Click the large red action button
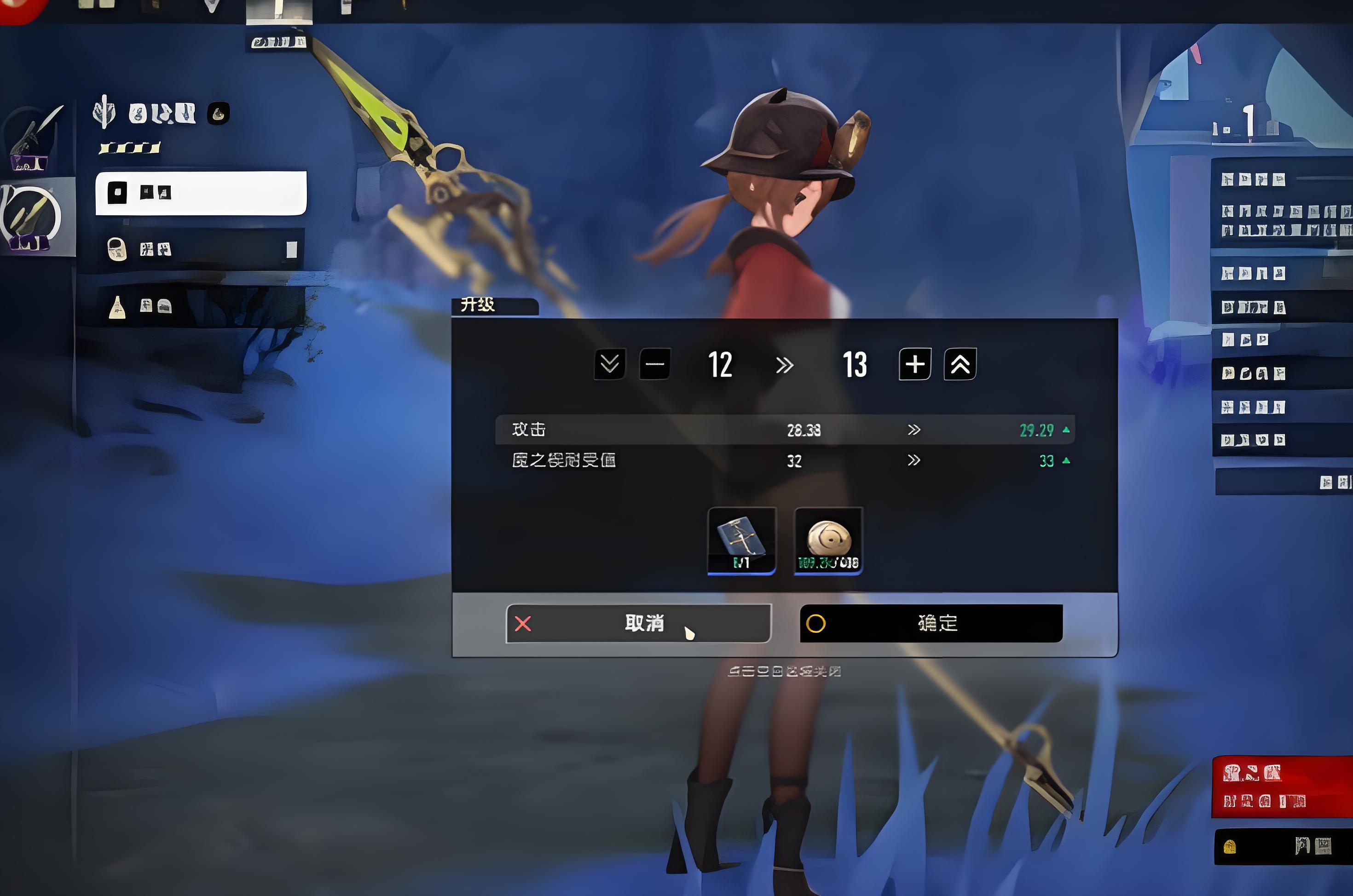 1282,787
